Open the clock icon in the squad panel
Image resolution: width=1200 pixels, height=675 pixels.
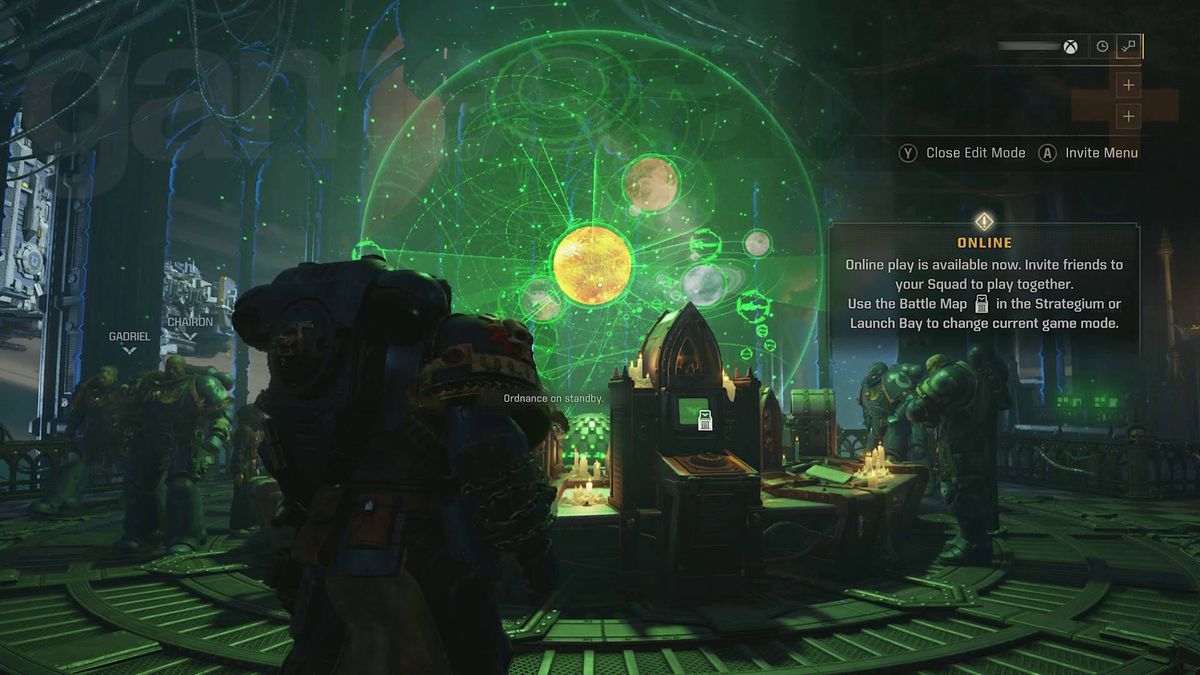click(x=1102, y=46)
